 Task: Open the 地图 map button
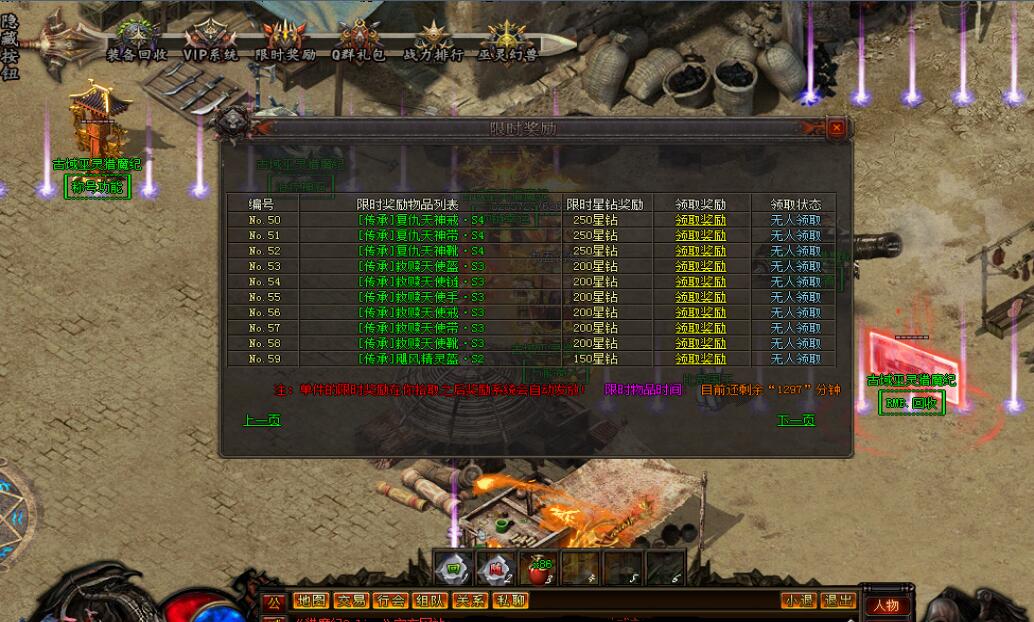tap(310, 601)
